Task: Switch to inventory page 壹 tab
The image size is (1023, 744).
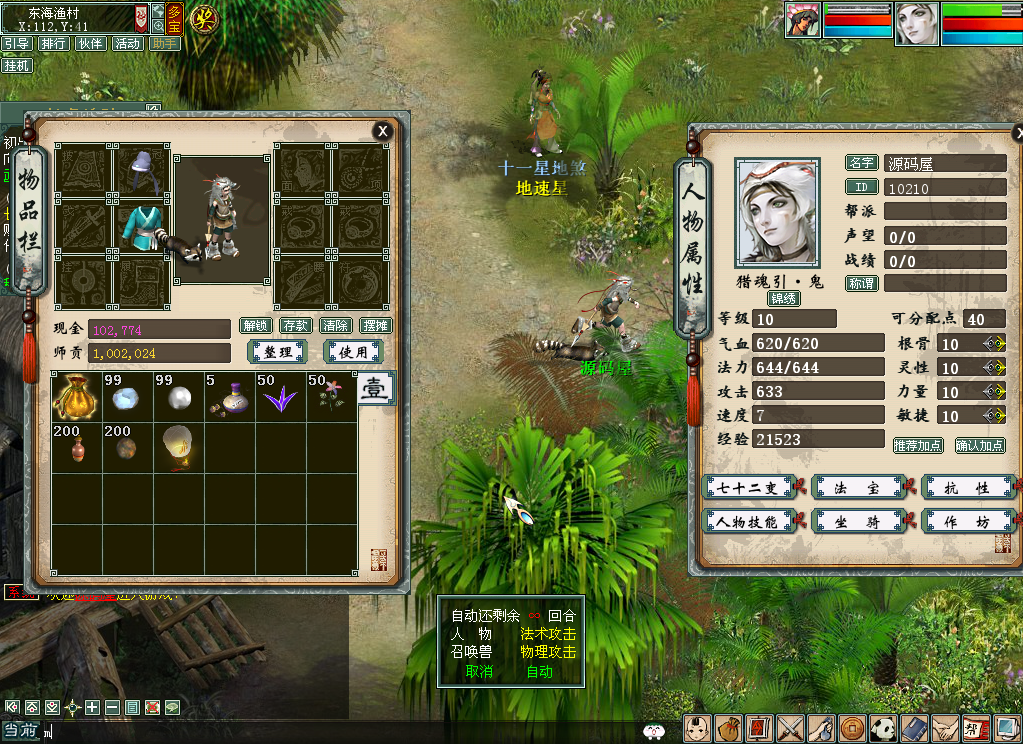Action: pos(374,388)
